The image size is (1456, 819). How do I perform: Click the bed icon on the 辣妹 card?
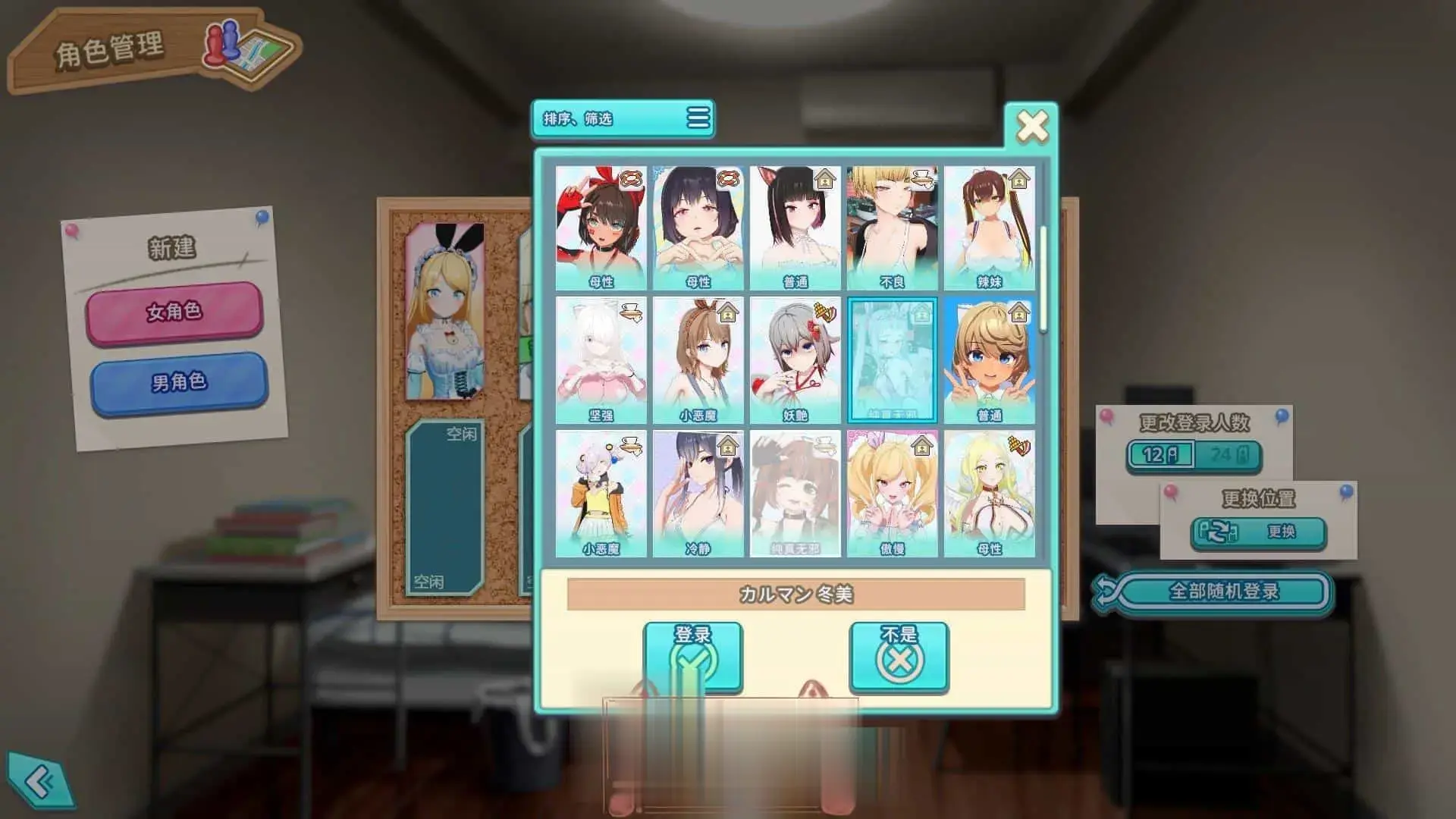point(1018,178)
